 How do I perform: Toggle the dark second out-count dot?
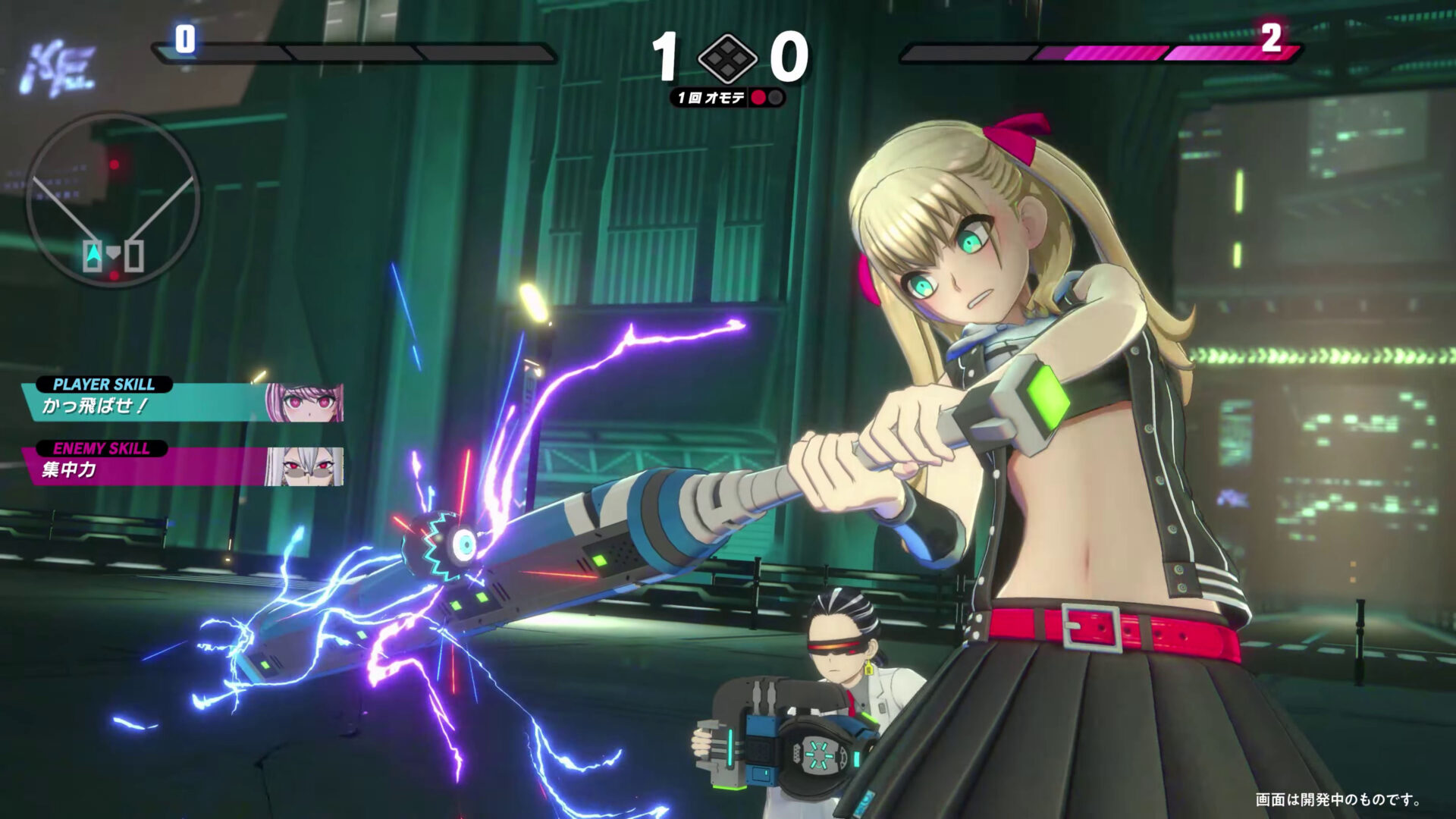click(776, 98)
